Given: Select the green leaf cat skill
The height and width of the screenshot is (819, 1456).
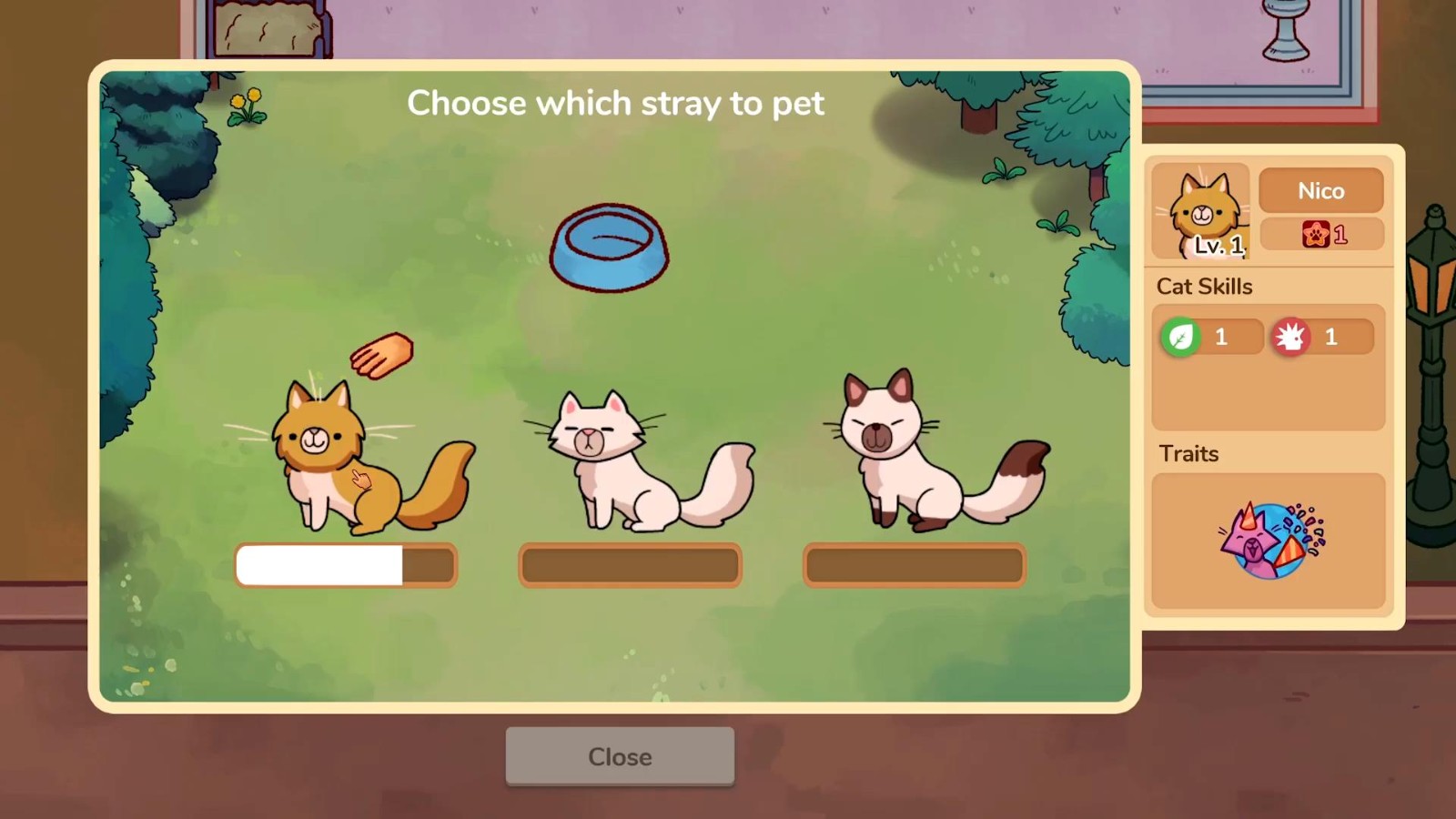Looking at the screenshot, I should tap(1180, 338).
